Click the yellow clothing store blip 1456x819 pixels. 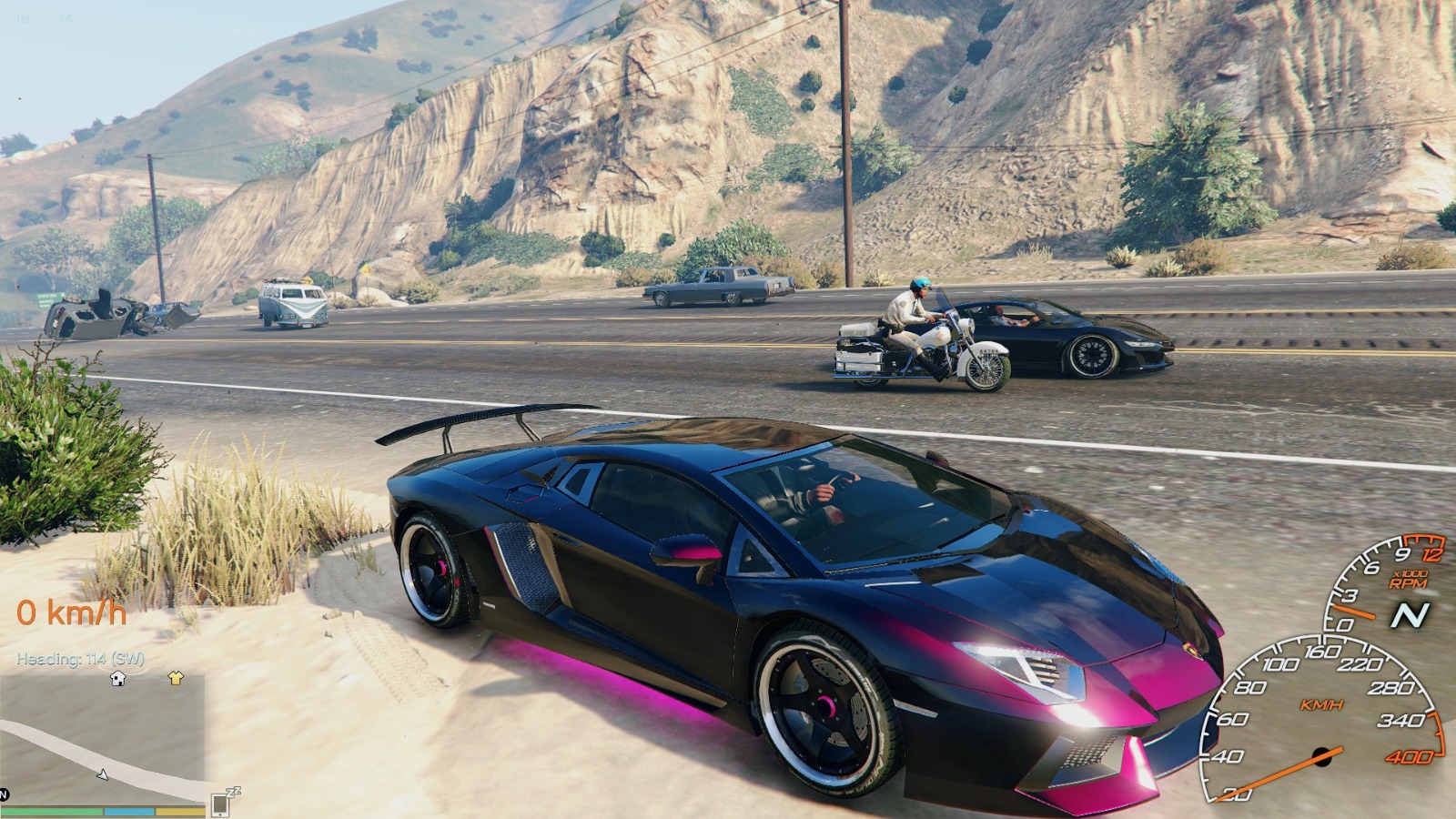(x=176, y=678)
